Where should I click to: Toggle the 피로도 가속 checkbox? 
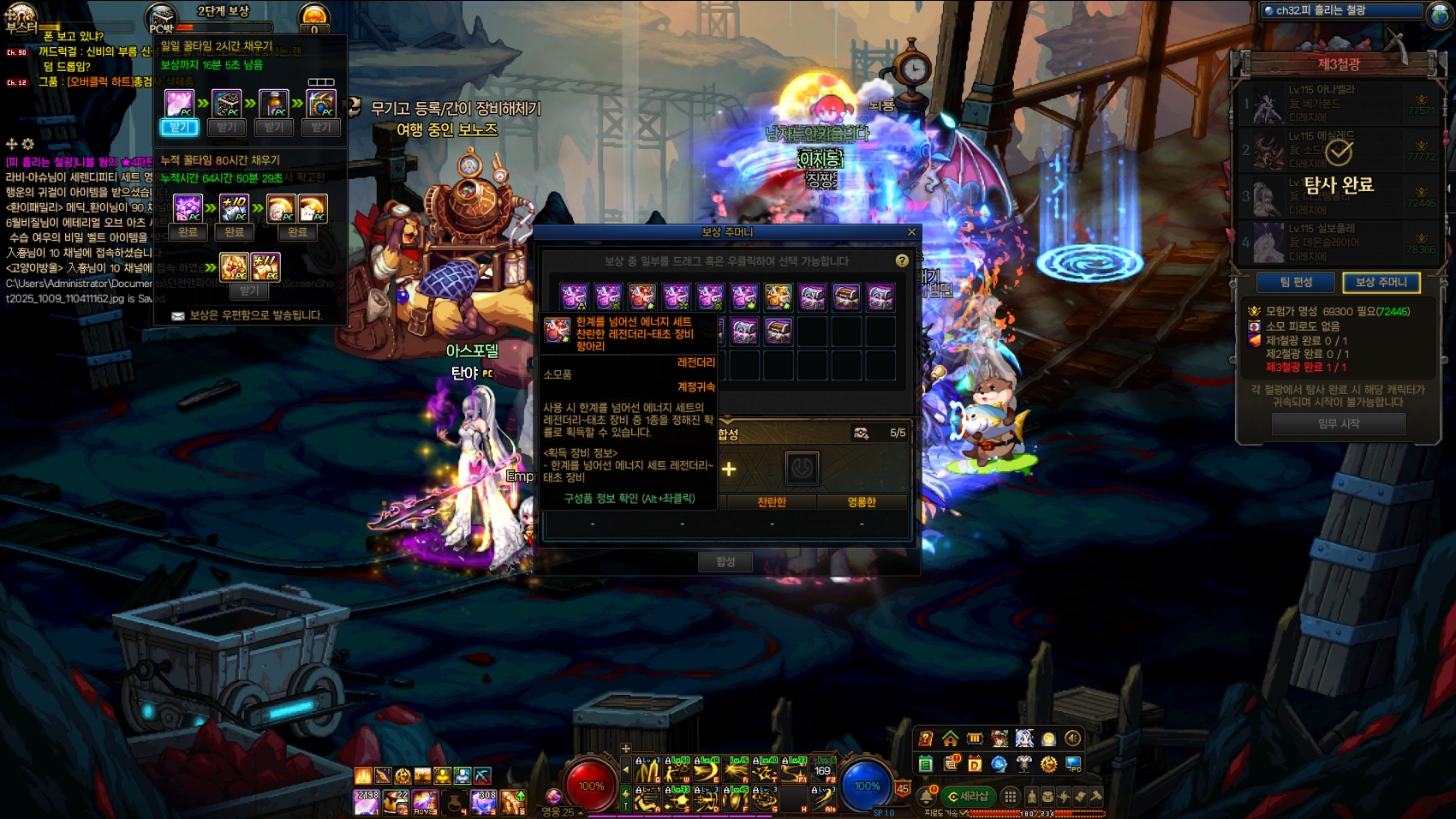[x=964, y=814]
